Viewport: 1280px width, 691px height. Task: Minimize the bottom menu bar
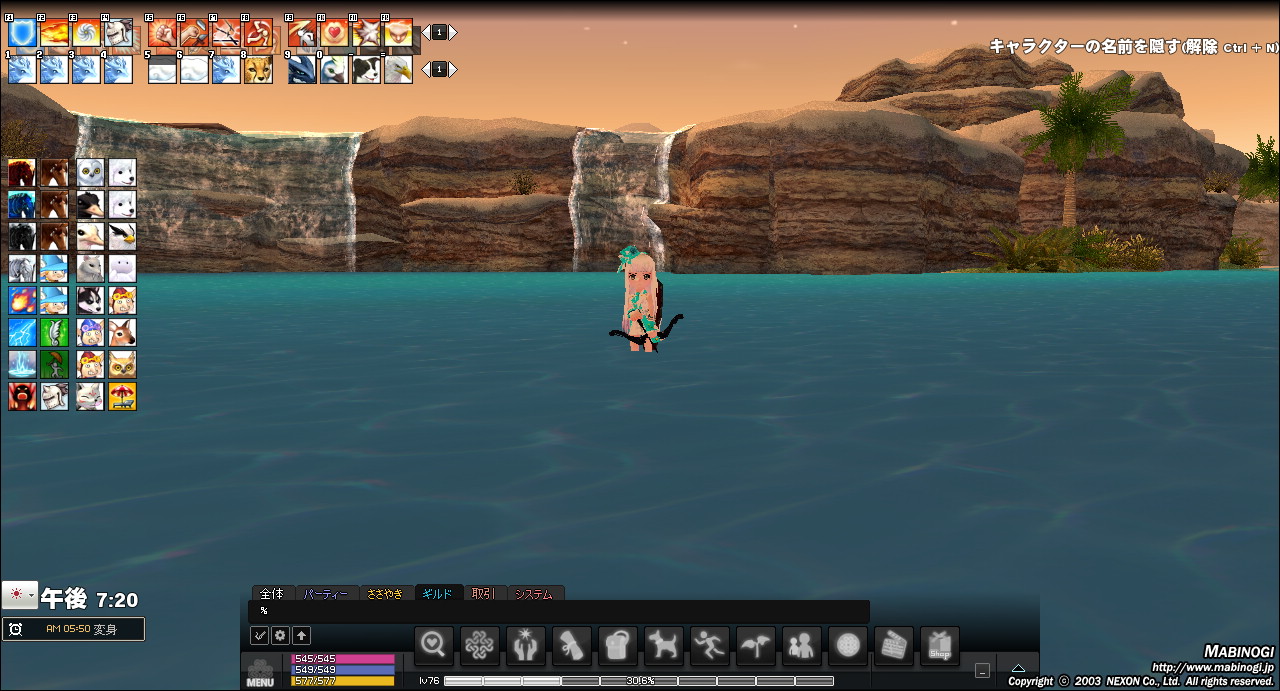[x=983, y=671]
